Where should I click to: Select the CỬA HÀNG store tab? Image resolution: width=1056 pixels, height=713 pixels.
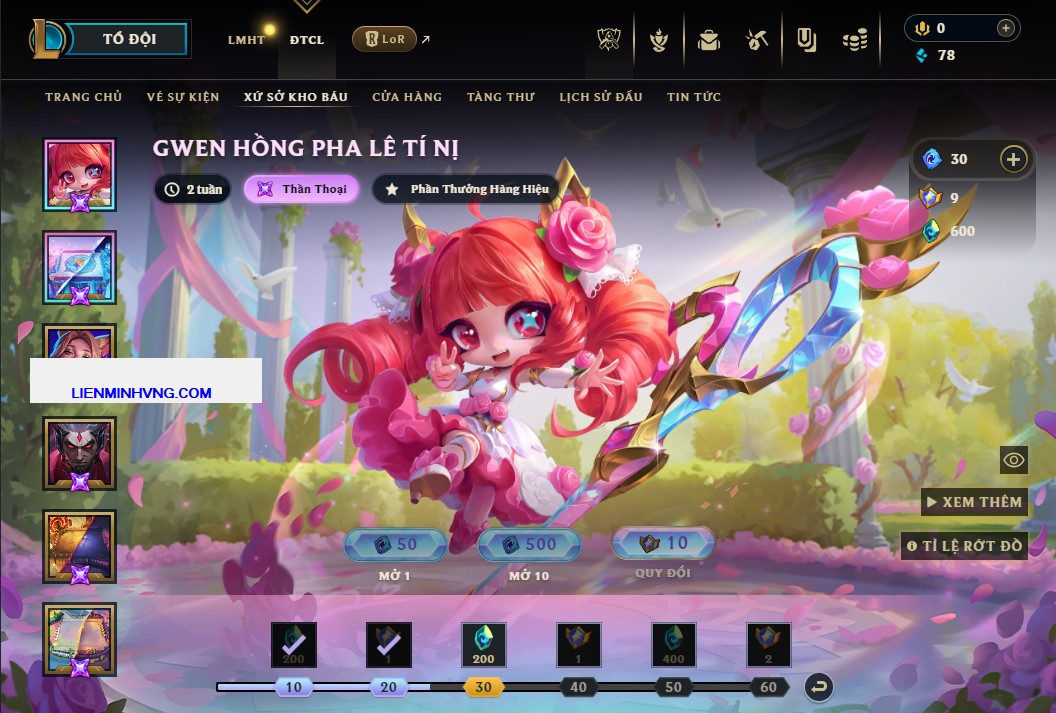point(406,97)
